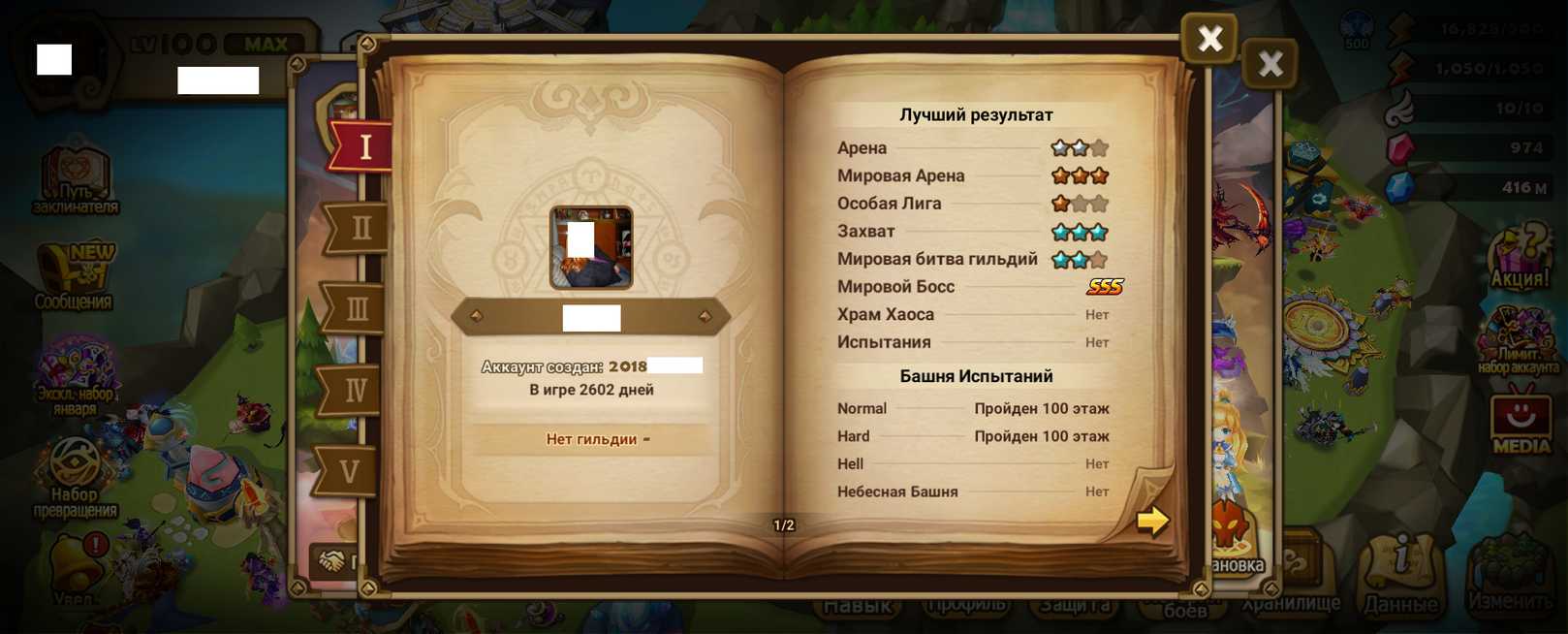Turn to the next page with yellow arrow

(x=1152, y=522)
